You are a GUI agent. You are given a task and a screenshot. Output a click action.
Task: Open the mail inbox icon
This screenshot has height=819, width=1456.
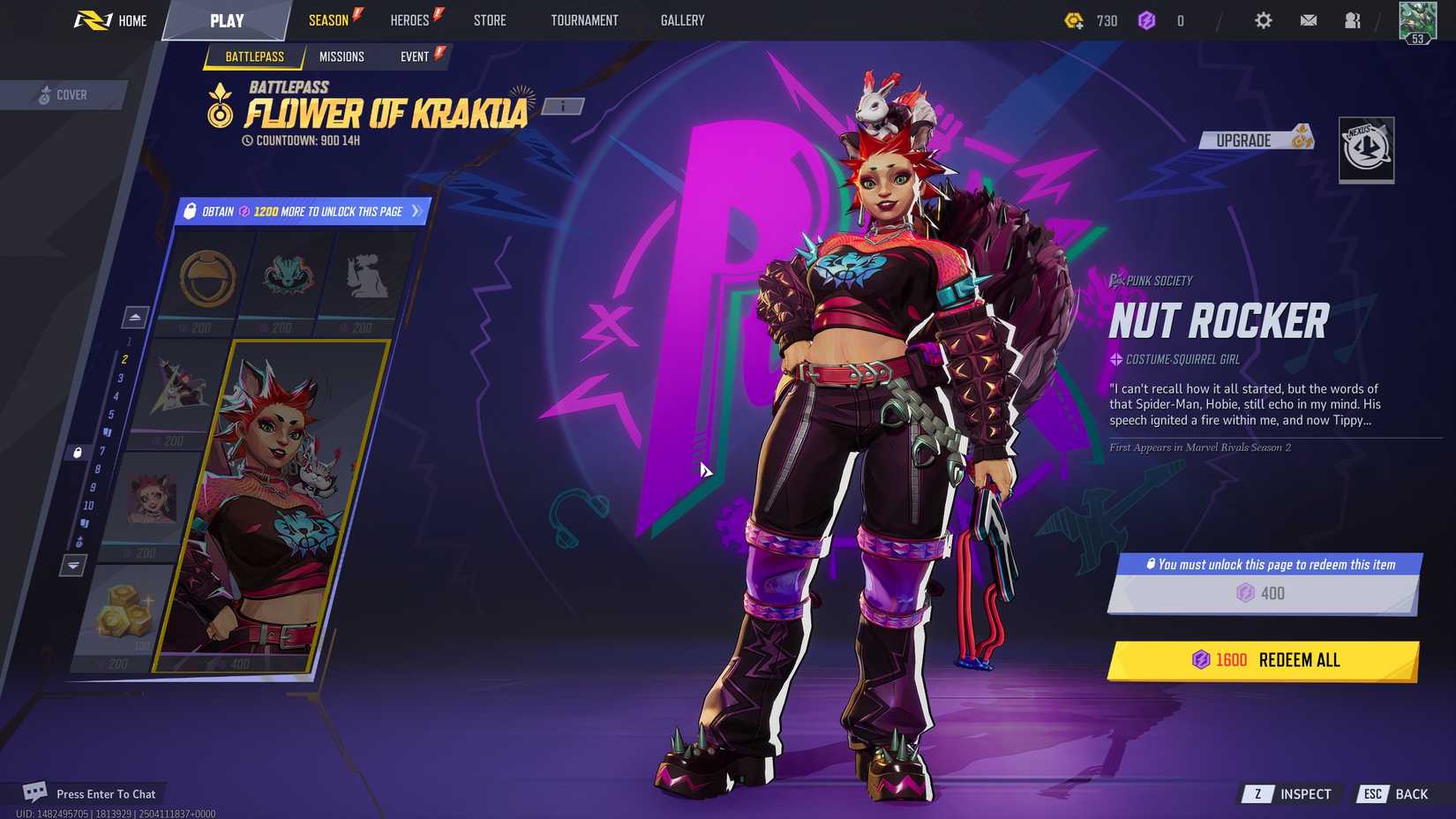click(x=1308, y=20)
